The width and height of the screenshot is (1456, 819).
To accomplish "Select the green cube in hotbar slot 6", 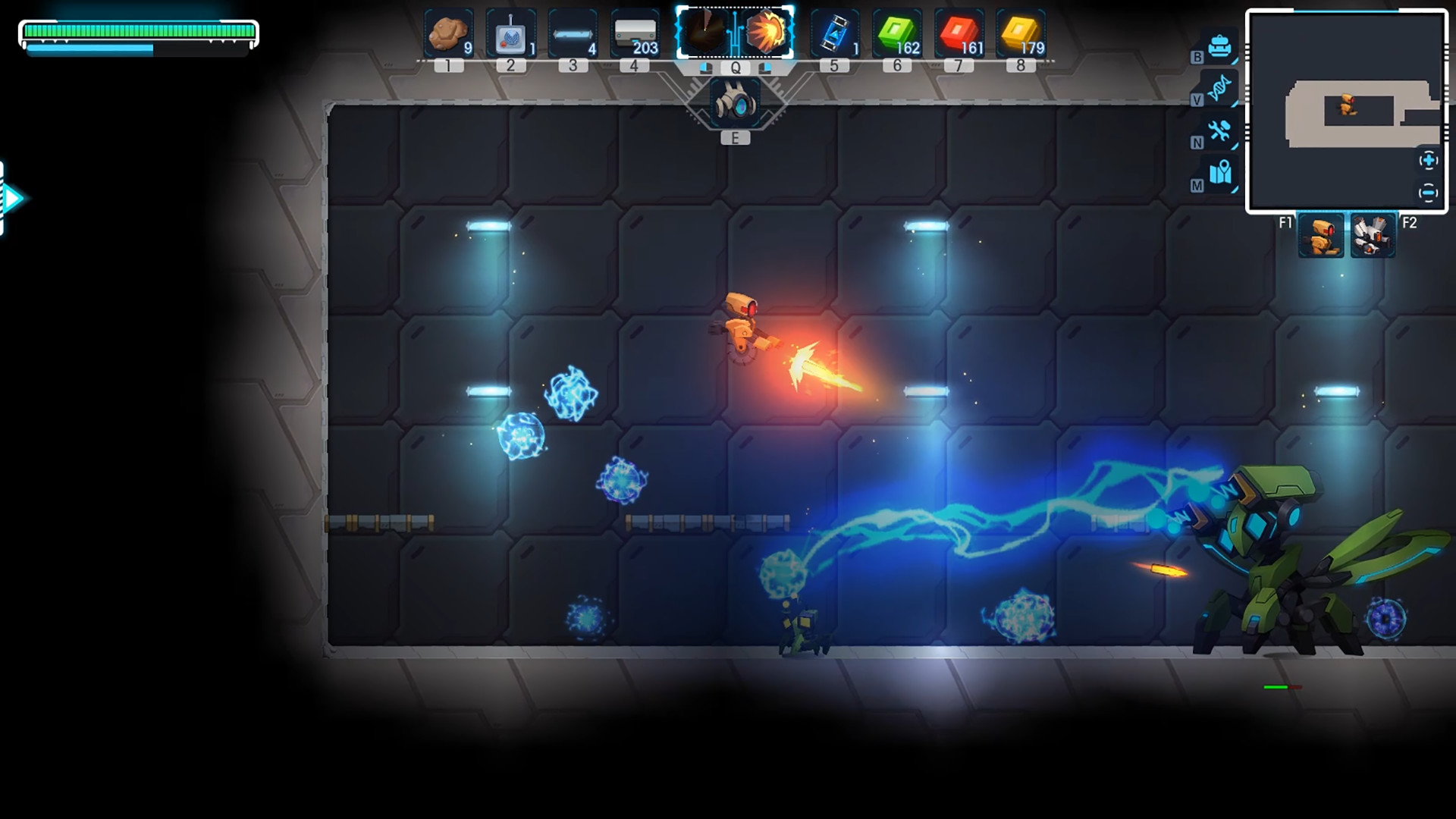I will pyautogui.click(x=897, y=32).
